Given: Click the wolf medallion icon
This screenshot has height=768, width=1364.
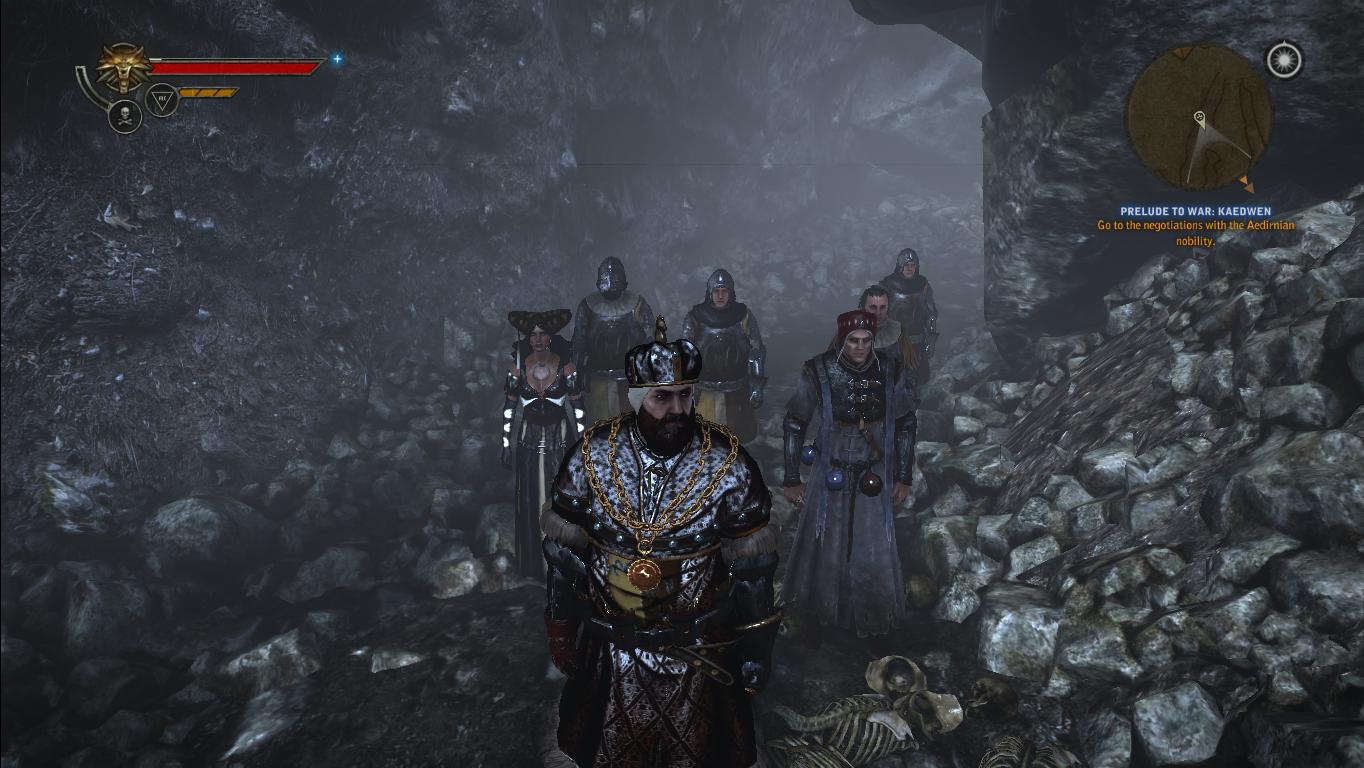Looking at the screenshot, I should [123, 68].
